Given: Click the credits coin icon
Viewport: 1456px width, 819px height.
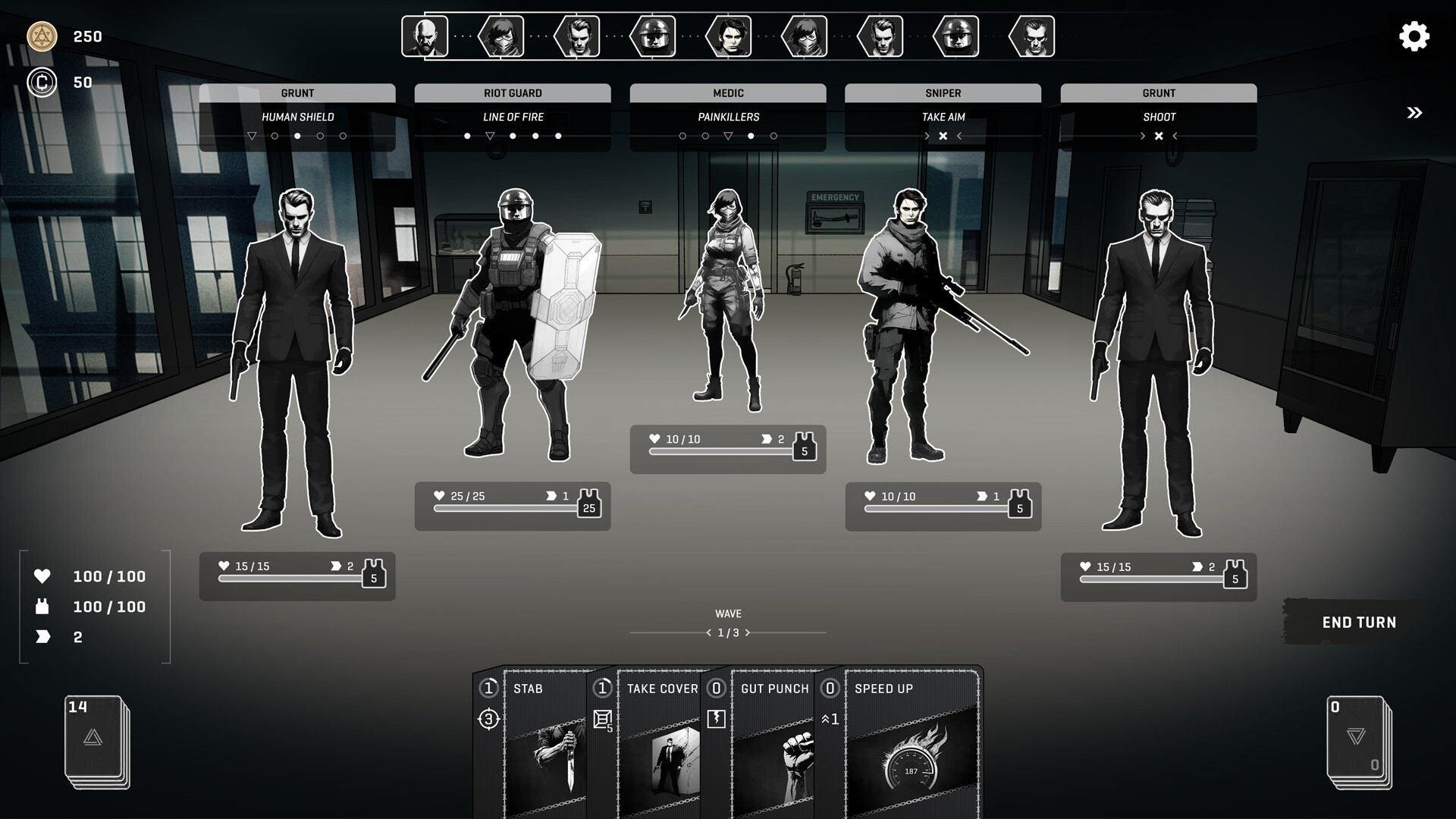Looking at the screenshot, I should (x=43, y=82).
